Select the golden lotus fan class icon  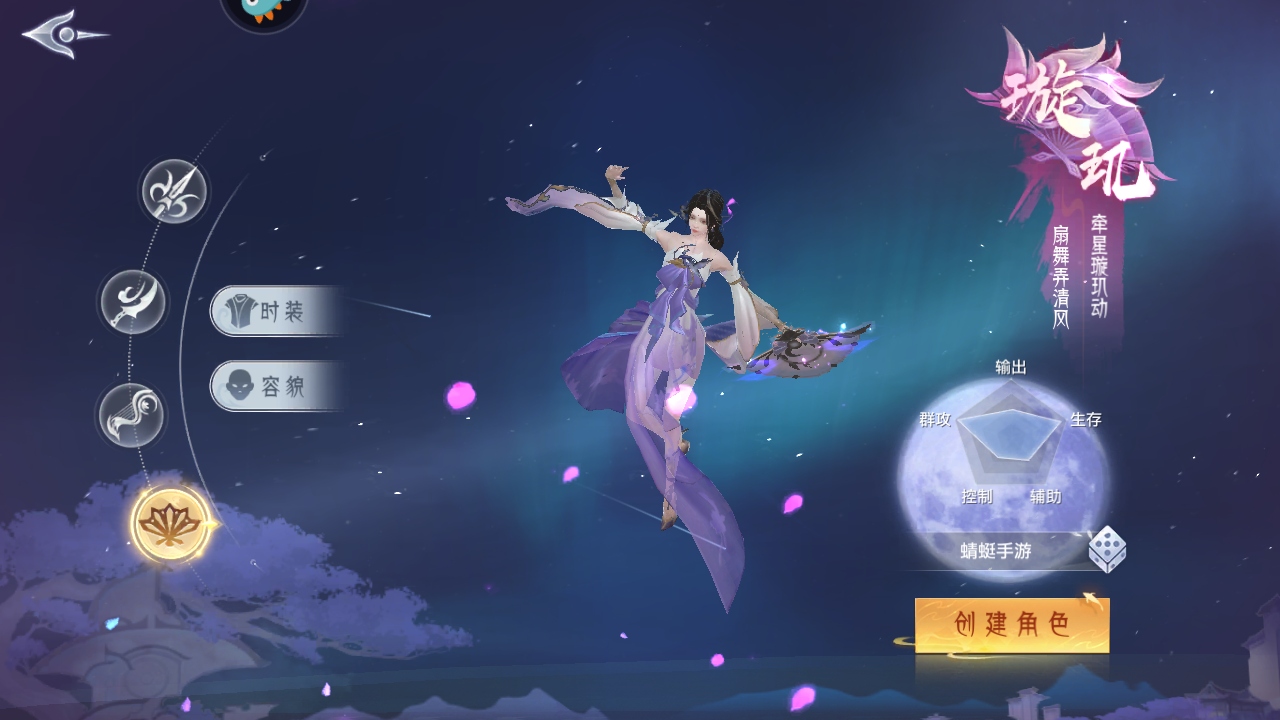pos(171,524)
